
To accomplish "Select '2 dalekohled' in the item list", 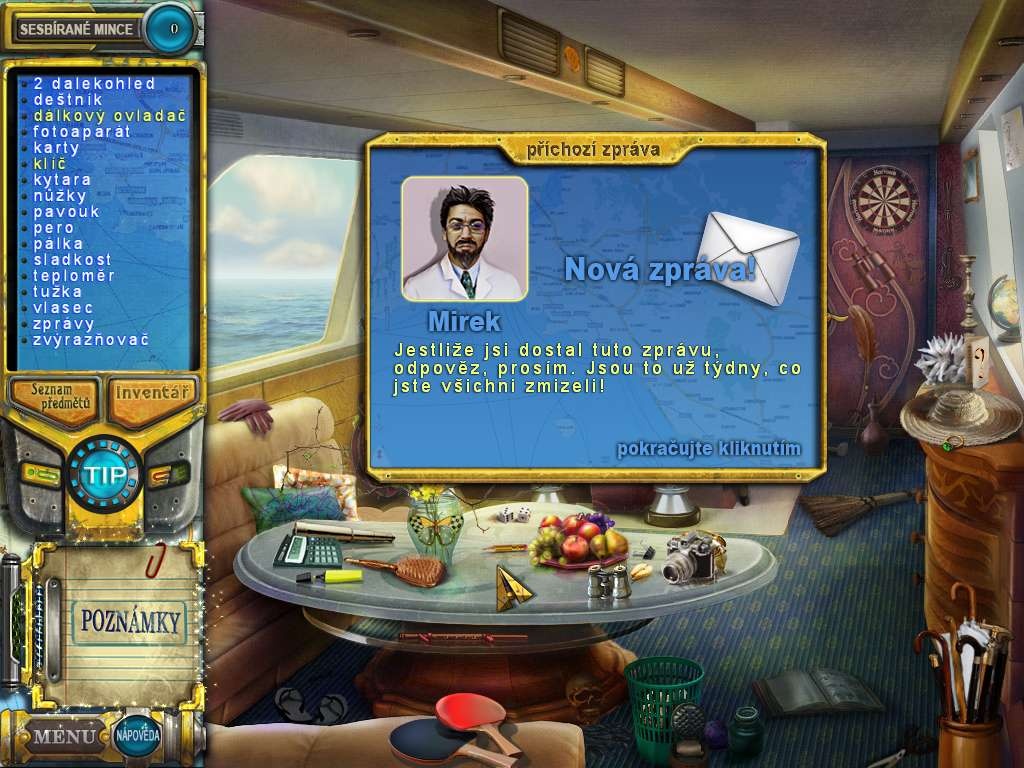I will point(95,84).
